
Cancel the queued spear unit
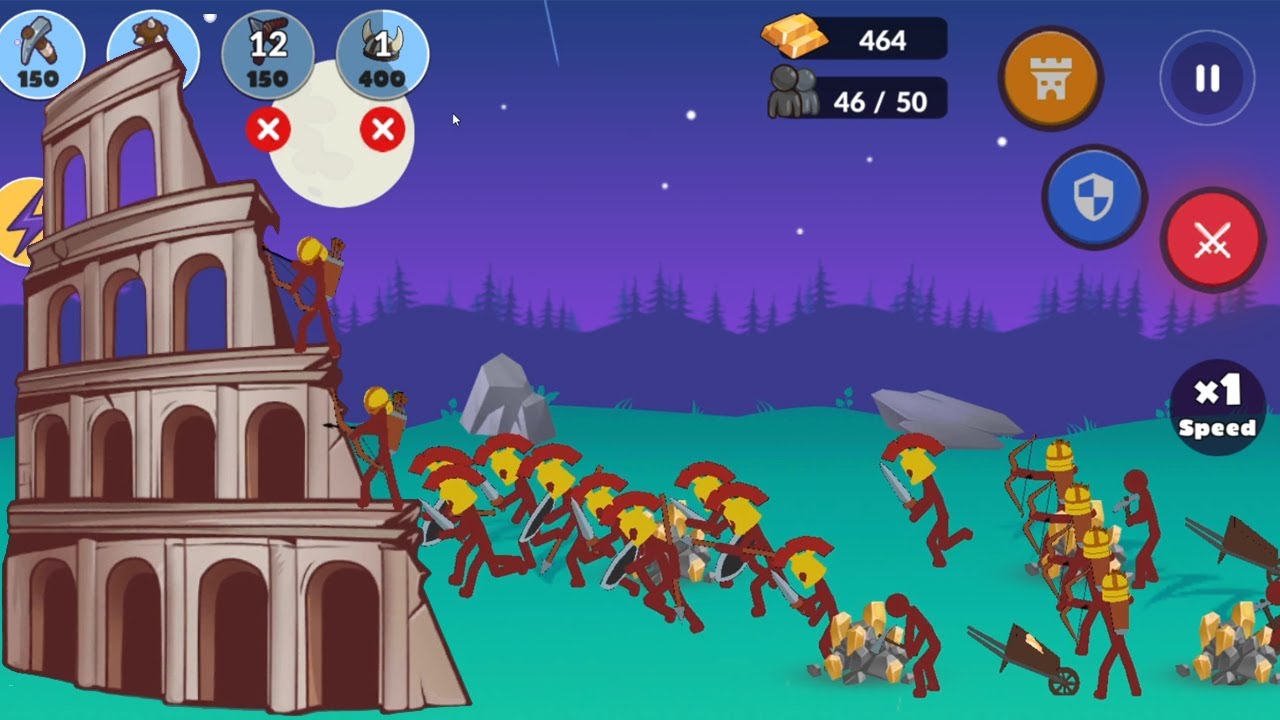[268, 129]
